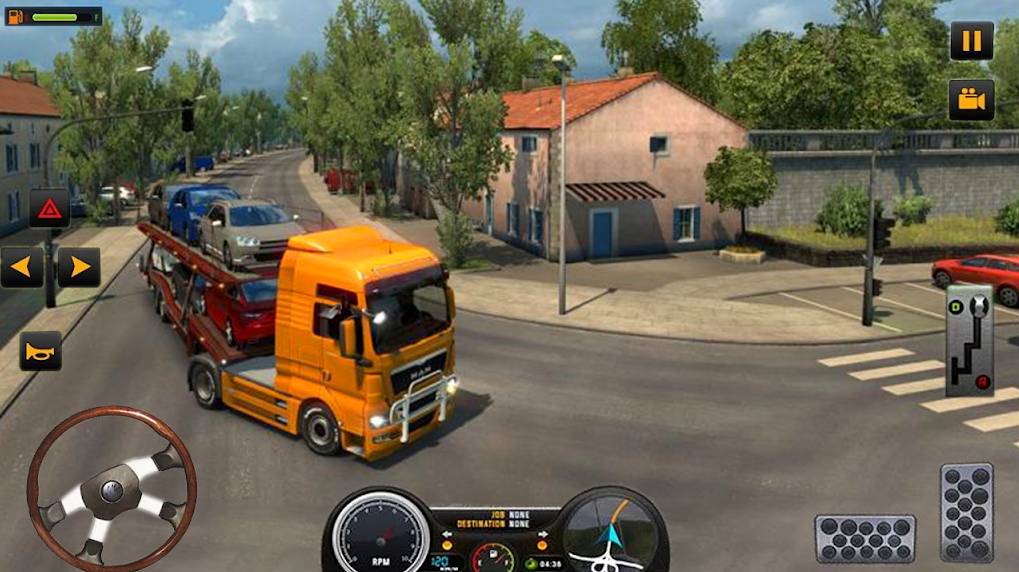The image size is (1019, 572).
Task: Open the GPS minimap on the dashboard
Action: [x=612, y=532]
